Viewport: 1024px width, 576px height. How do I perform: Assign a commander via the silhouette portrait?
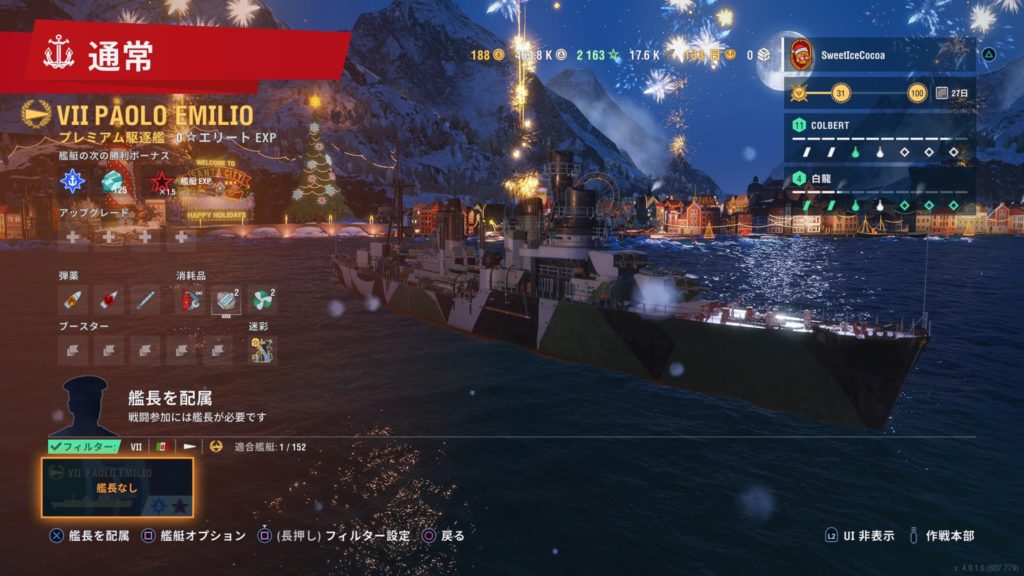coord(85,406)
